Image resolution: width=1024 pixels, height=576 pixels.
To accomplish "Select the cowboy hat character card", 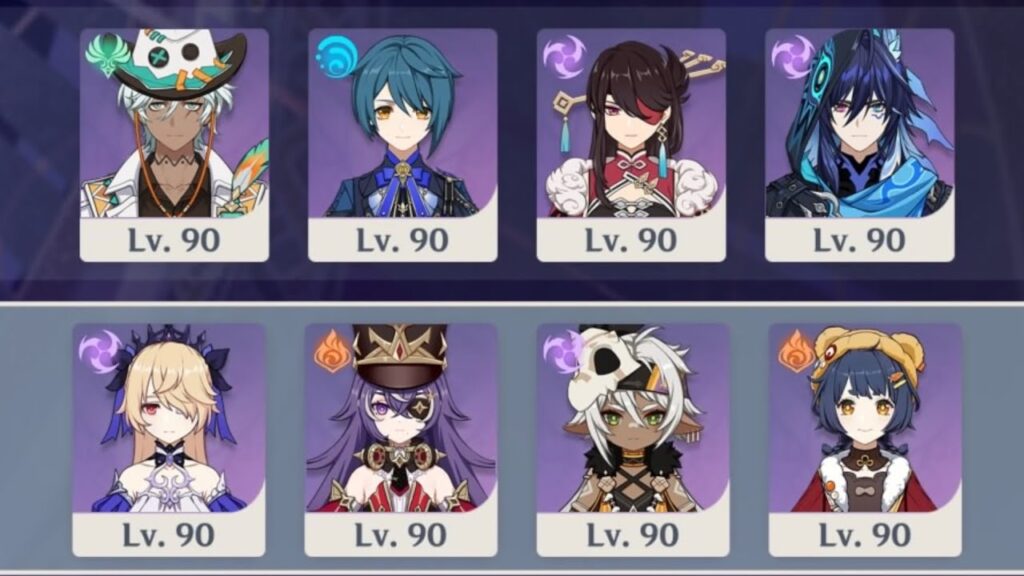I will pyautogui.click(x=174, y=144).
